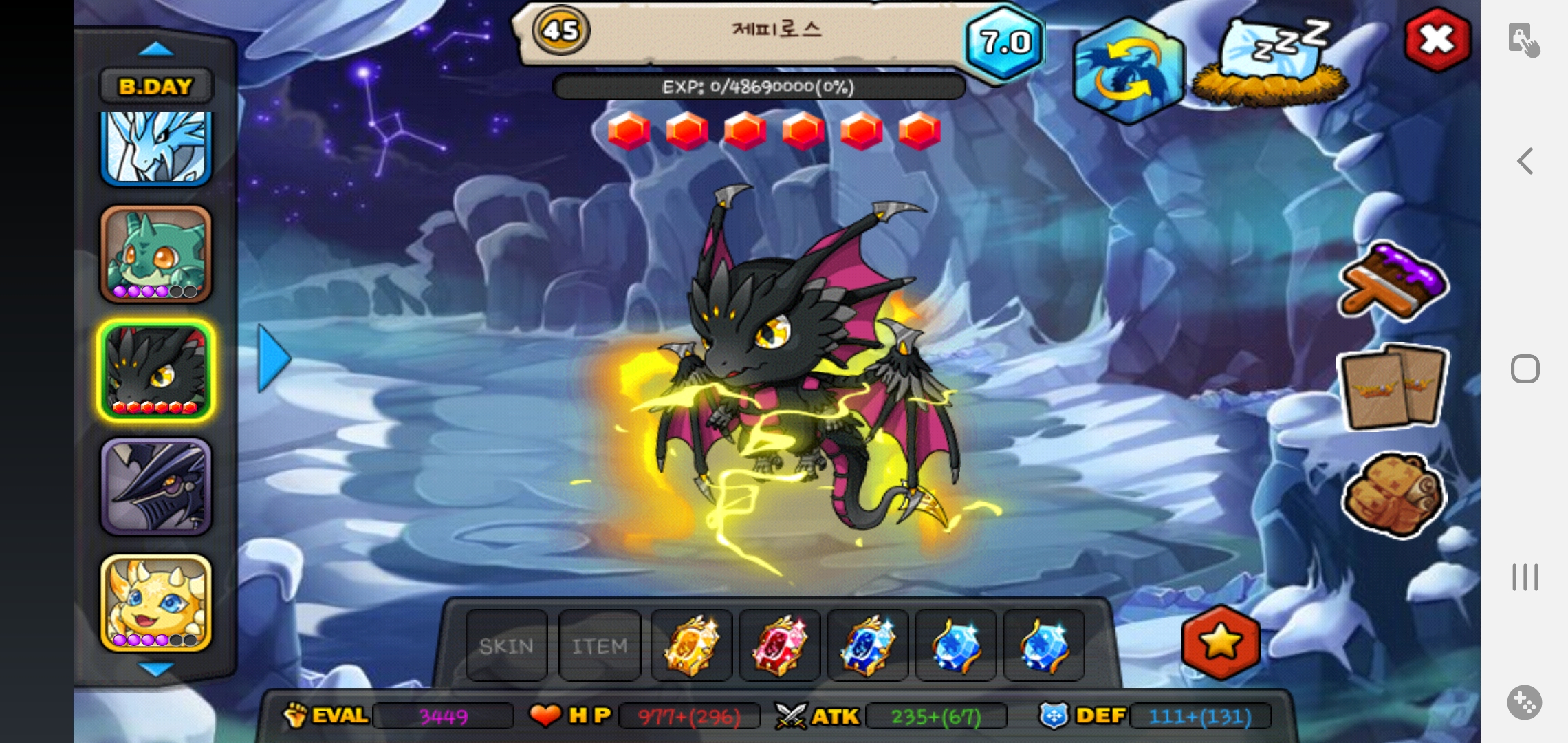Tap the Android back navigation arrow

click(1525, 162)
